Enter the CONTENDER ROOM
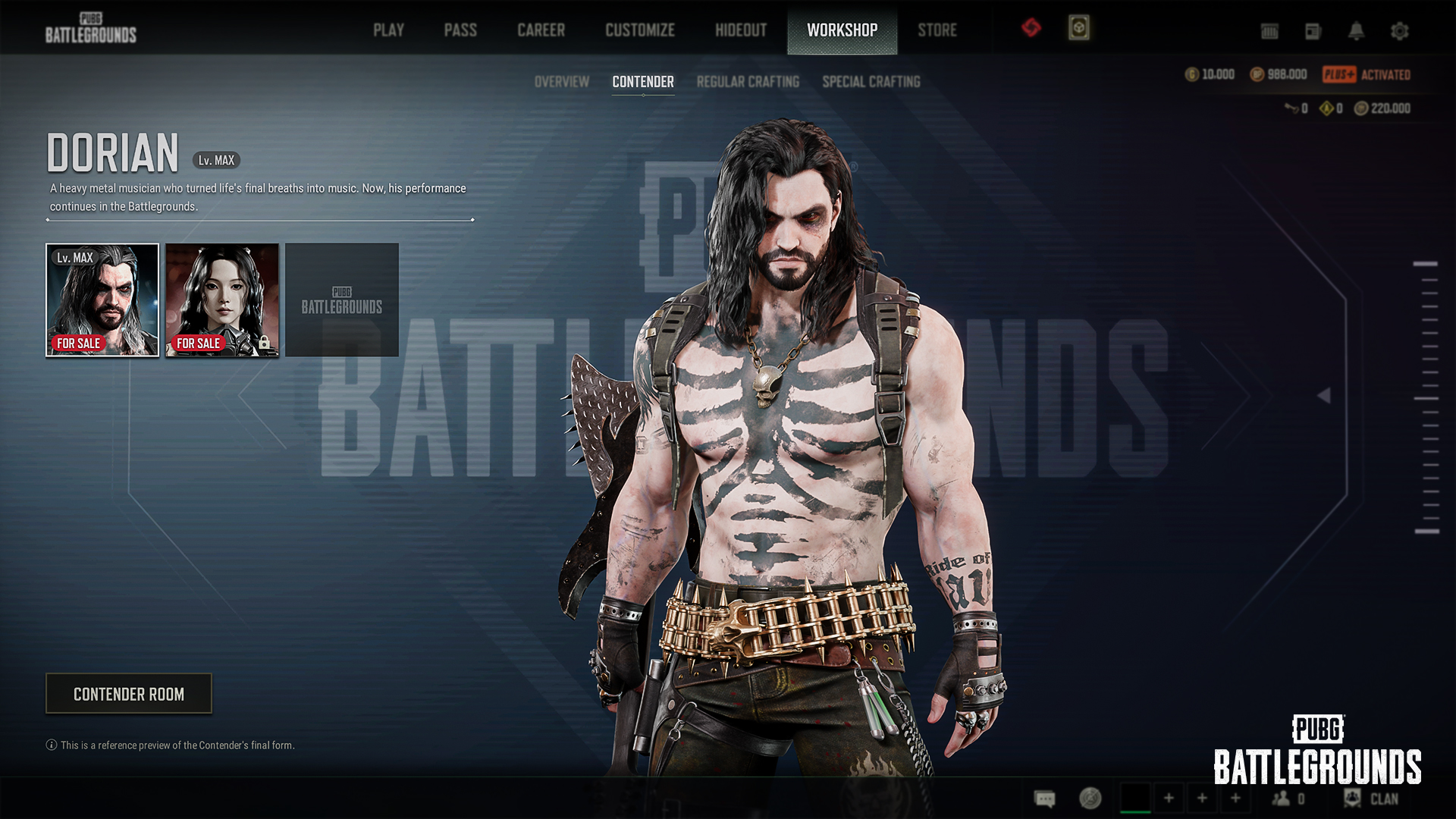 tap(129, 694)
